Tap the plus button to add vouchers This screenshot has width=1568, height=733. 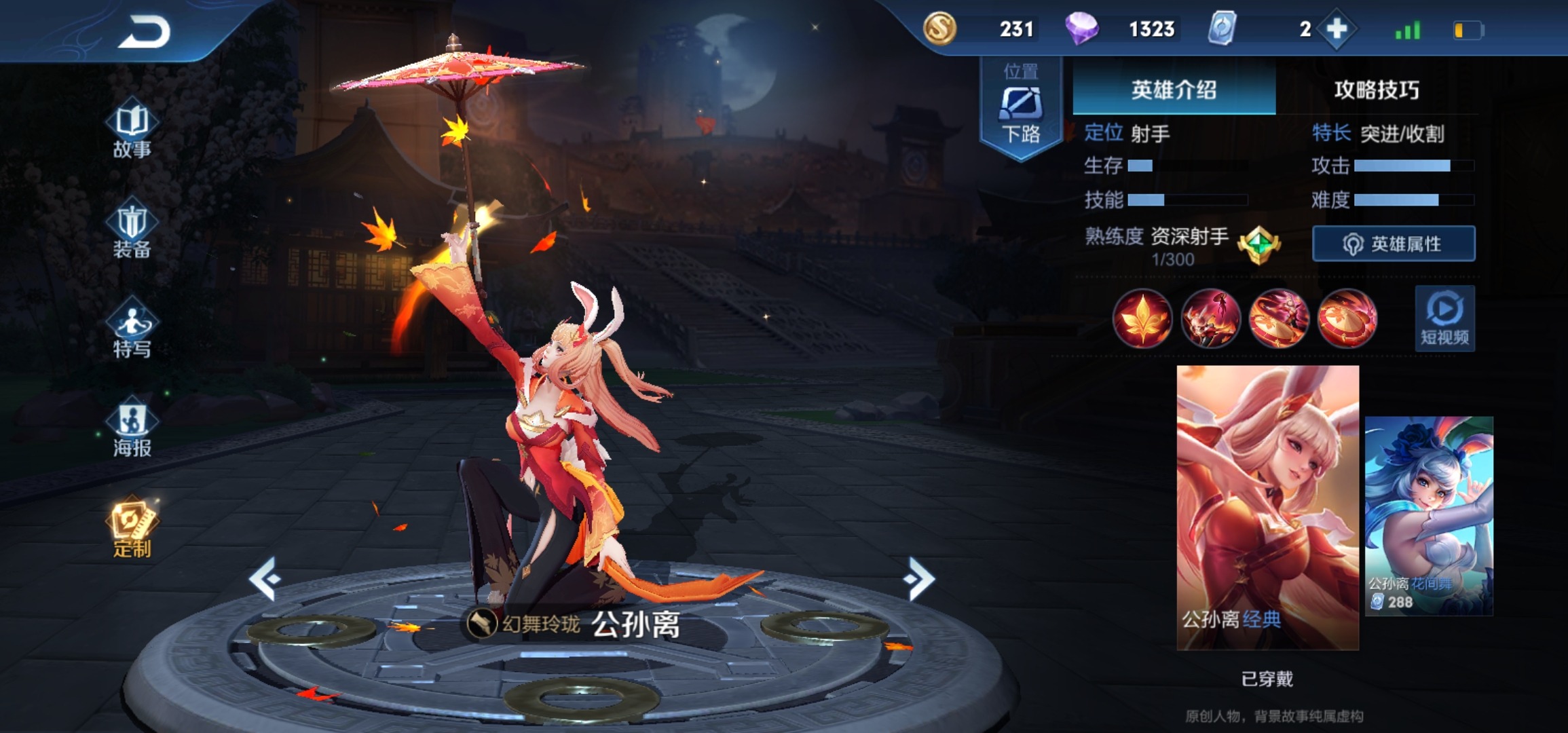pos(1337,29)
